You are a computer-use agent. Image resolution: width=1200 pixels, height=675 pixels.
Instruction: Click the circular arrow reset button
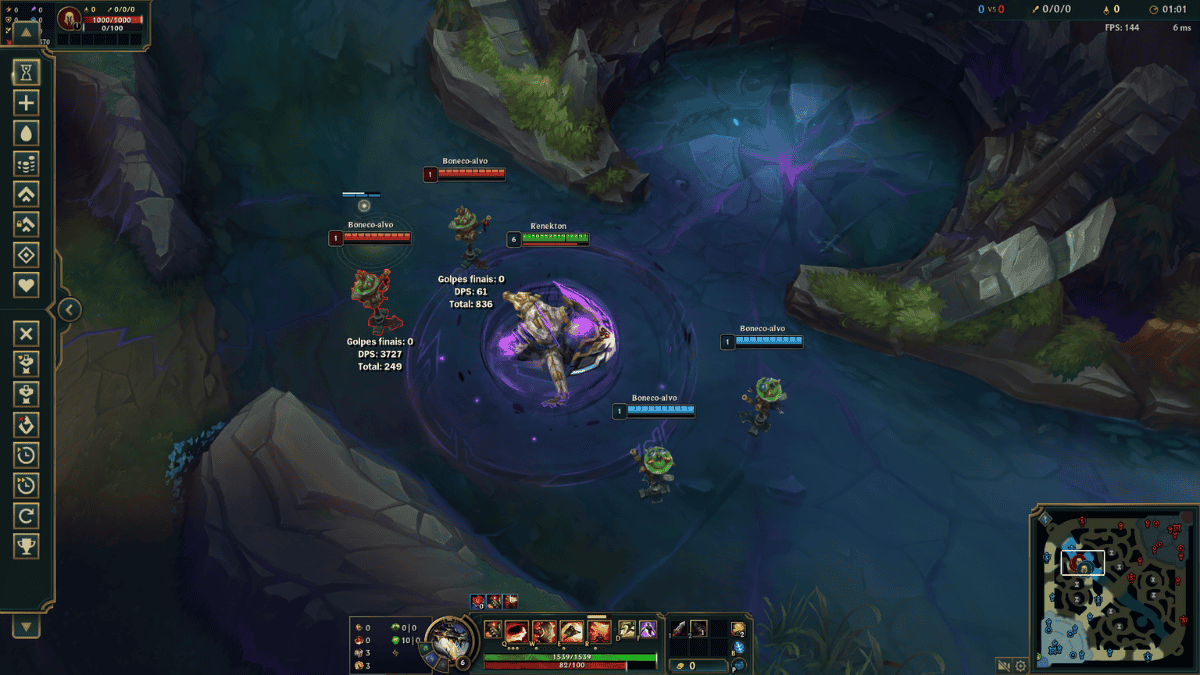[x=27, y=516]
